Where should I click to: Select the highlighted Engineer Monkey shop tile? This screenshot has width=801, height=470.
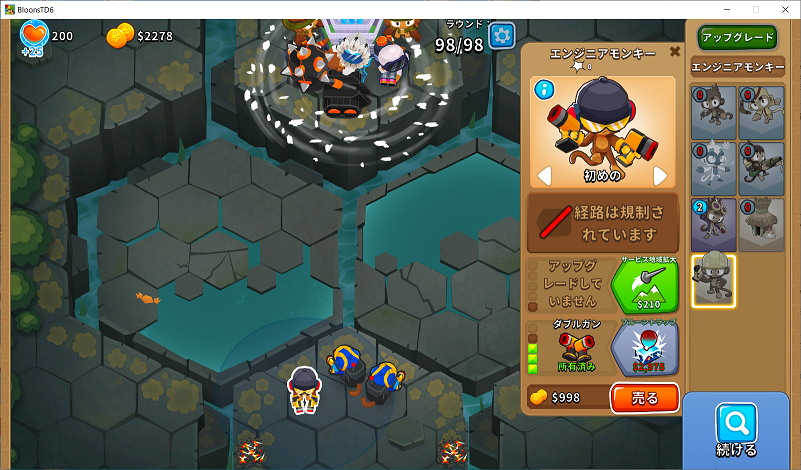(713, 280)
